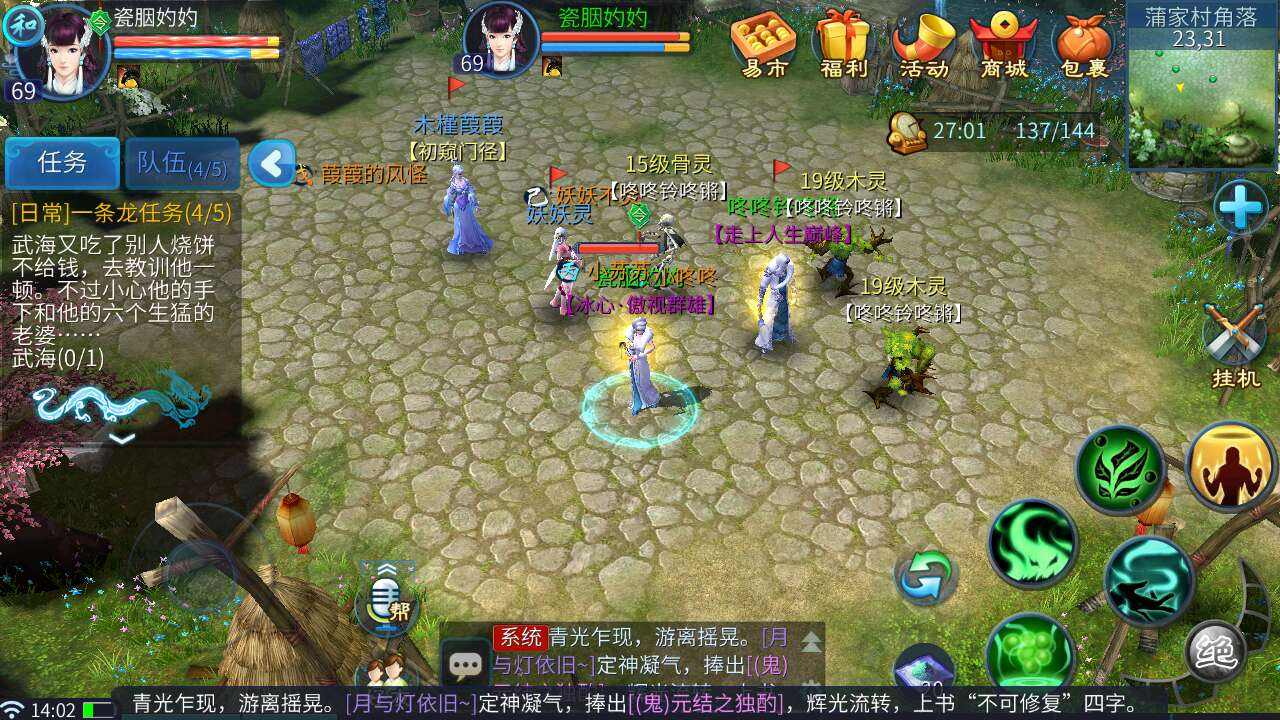Screen dimensions: 1280x720
Task: Click the plus button below the minimap
Action: (x=1243, y=209)
